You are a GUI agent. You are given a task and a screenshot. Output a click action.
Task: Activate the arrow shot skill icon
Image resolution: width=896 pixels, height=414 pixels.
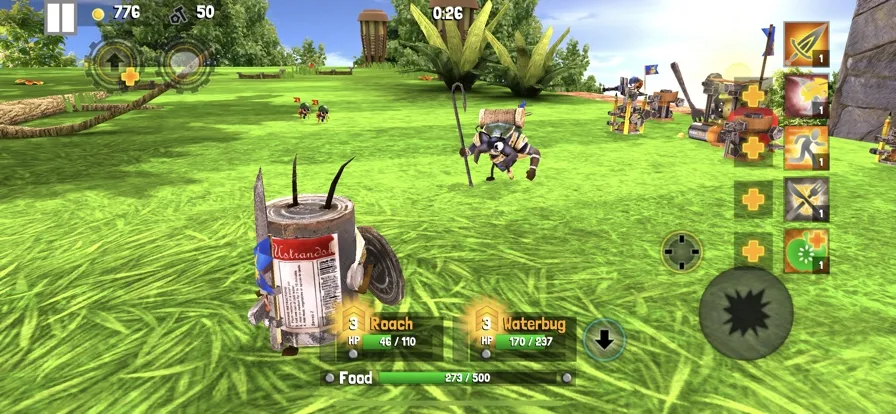pos(806,44)
